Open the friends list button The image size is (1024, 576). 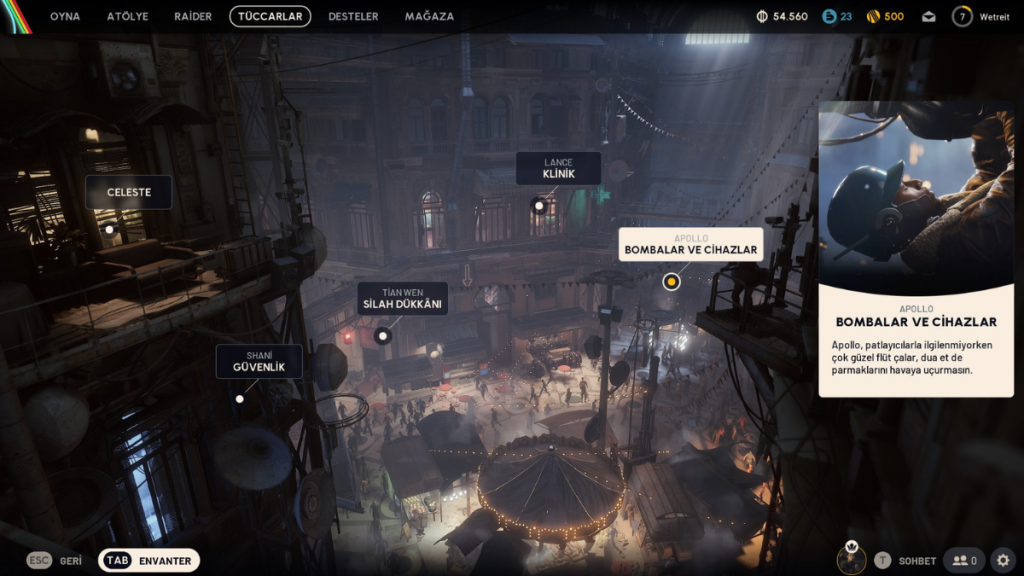click(x=965, y=561)
